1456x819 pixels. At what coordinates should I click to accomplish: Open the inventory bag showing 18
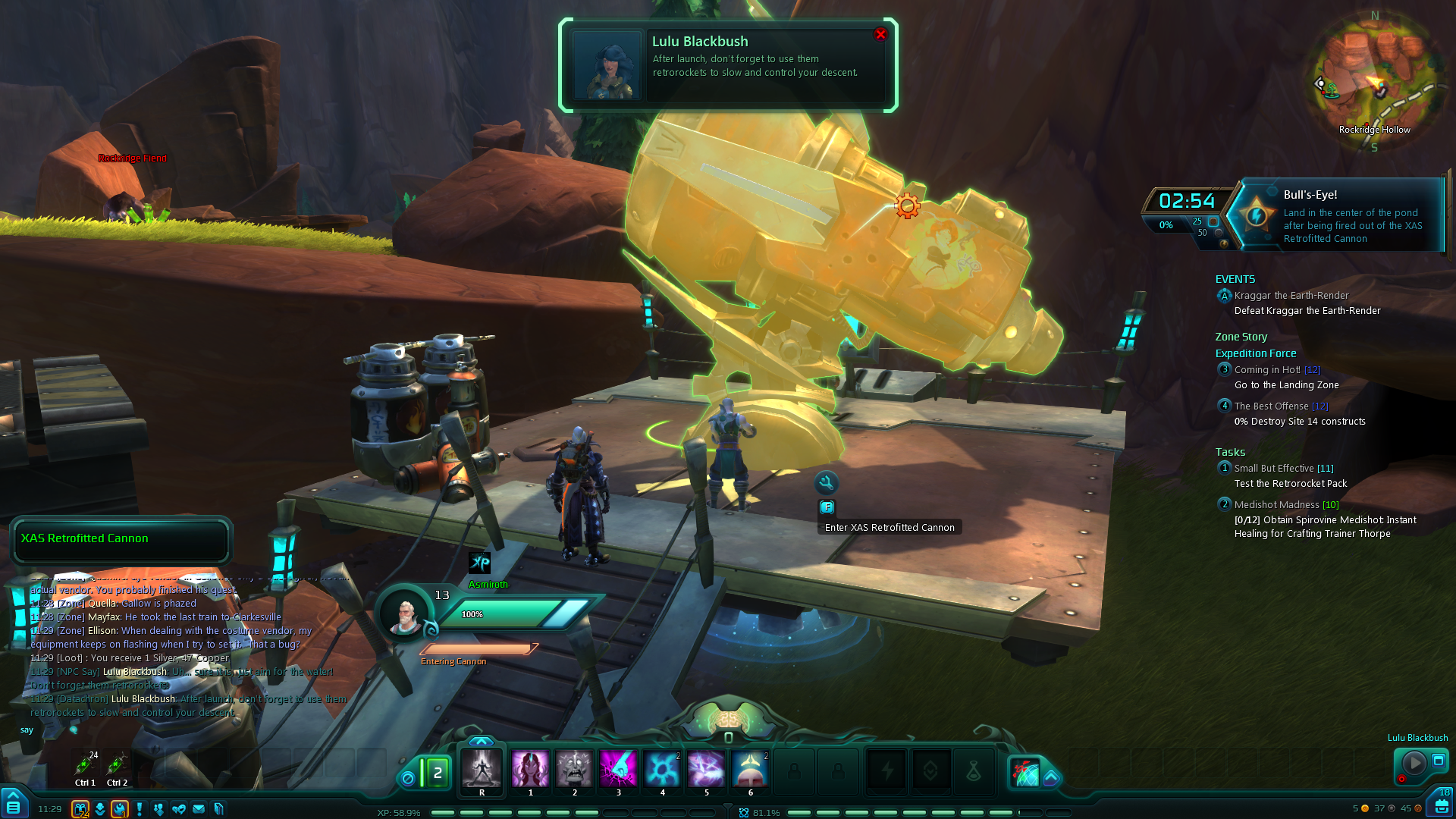tap(1441, 804)
